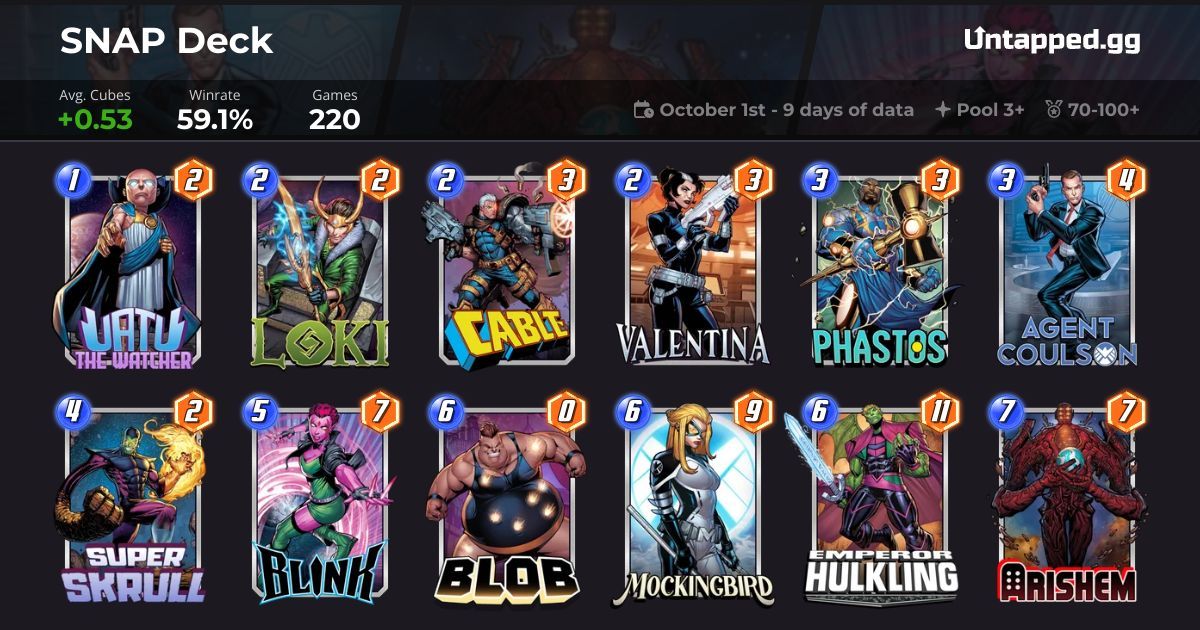Choose the Agent Coulson card
The image size is (1200, 630).
[x=1066, y=268]
